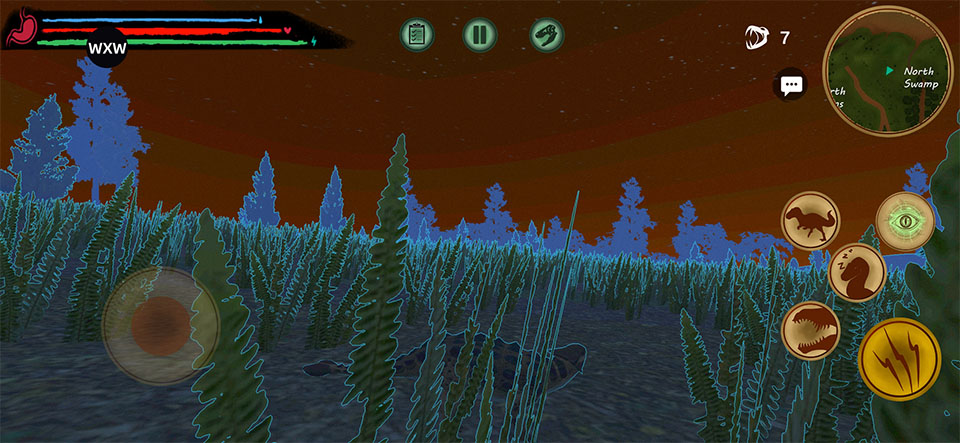Open the chat speech bubble
The width and height of the screenshot is (960, 443).
point(792,85)
